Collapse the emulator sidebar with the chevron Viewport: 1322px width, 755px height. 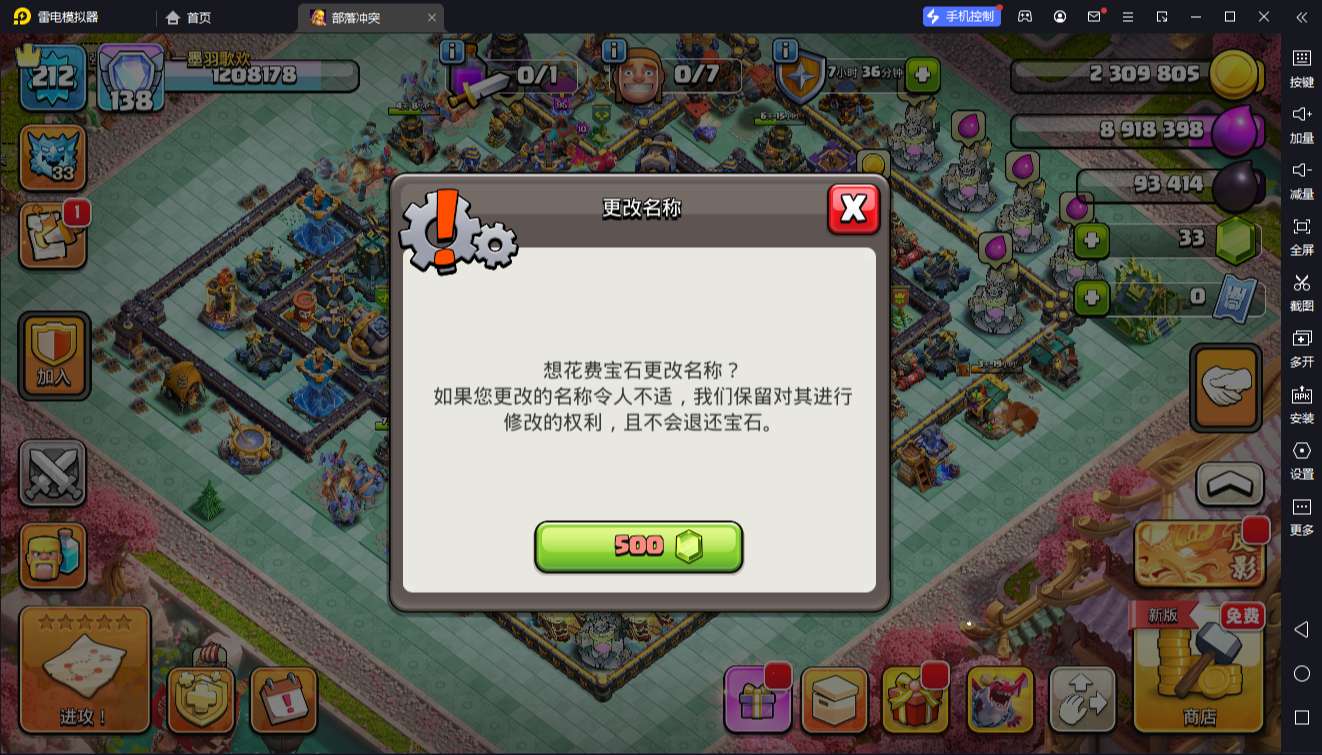[1302, 17]
